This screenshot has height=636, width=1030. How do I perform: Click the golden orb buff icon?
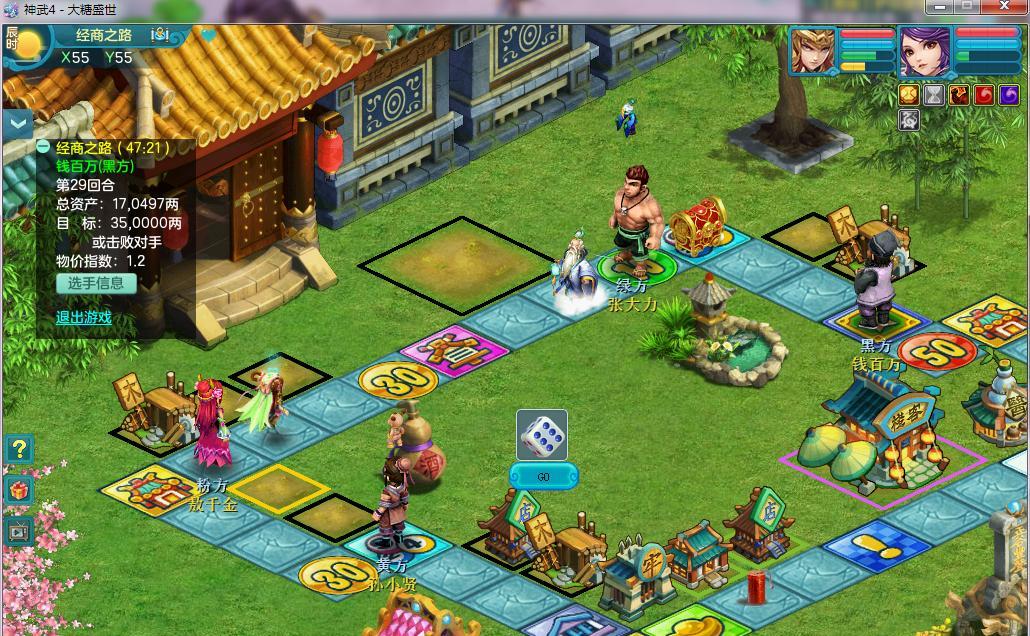[908, 95]
